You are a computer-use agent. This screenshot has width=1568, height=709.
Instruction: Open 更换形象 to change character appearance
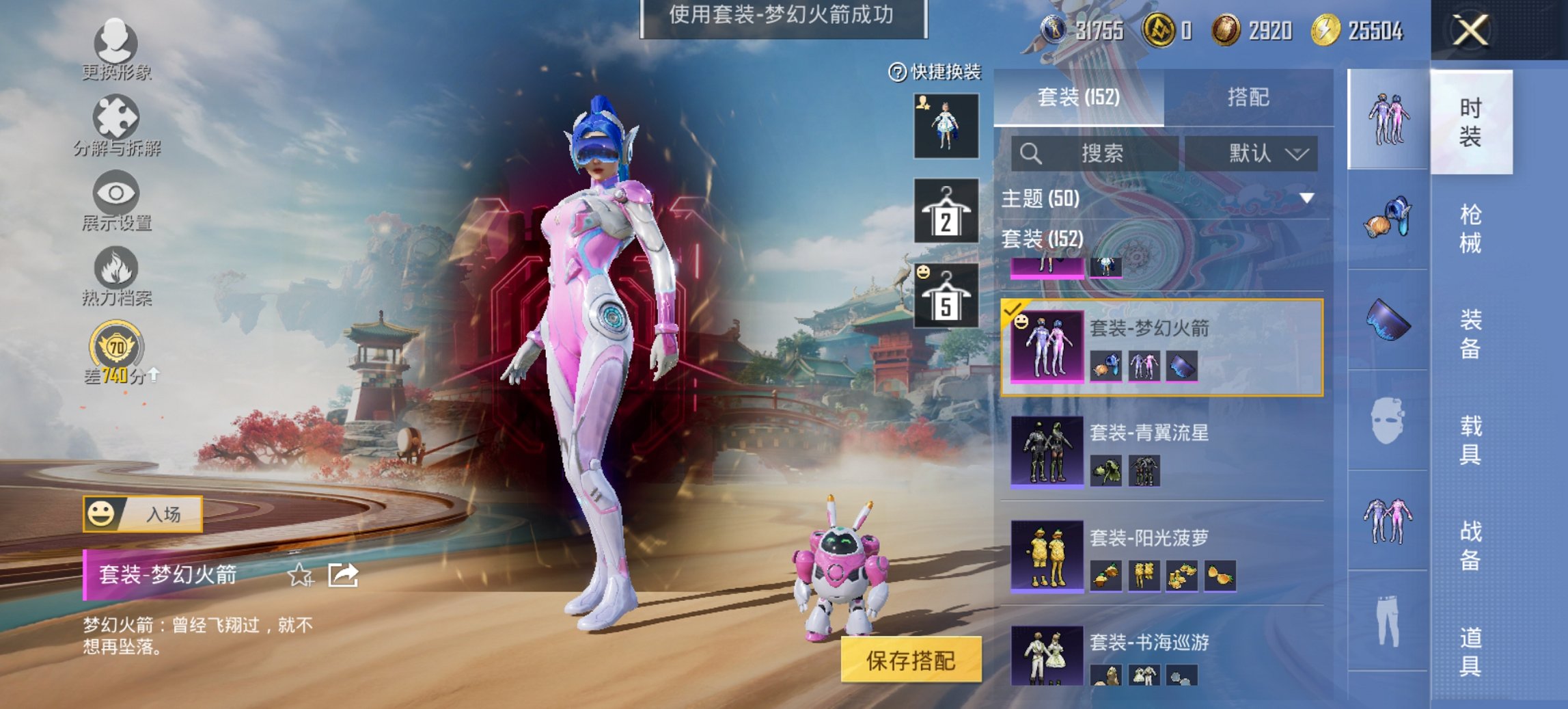116,44
